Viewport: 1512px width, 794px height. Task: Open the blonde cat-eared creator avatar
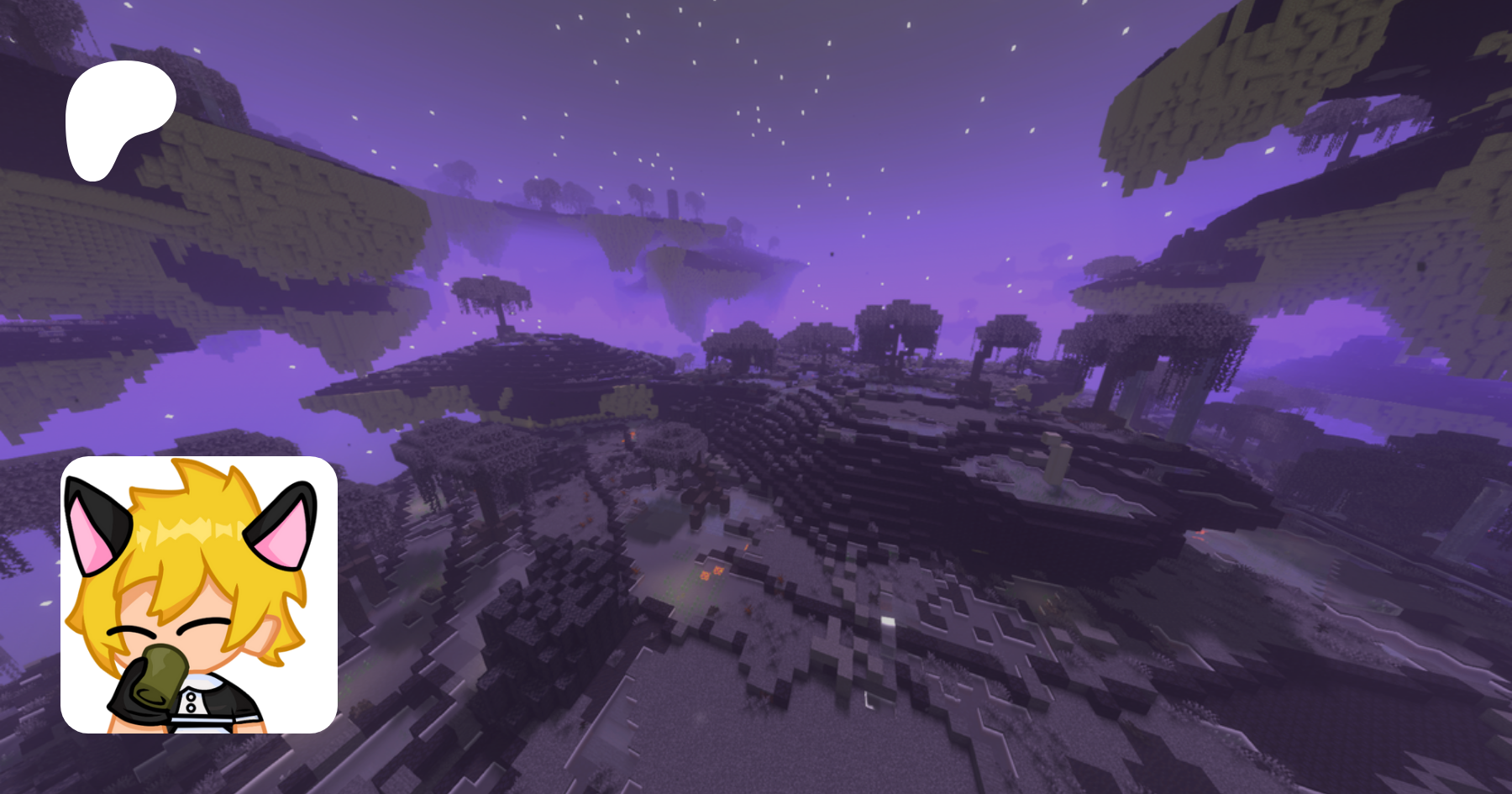click(199, 594)
